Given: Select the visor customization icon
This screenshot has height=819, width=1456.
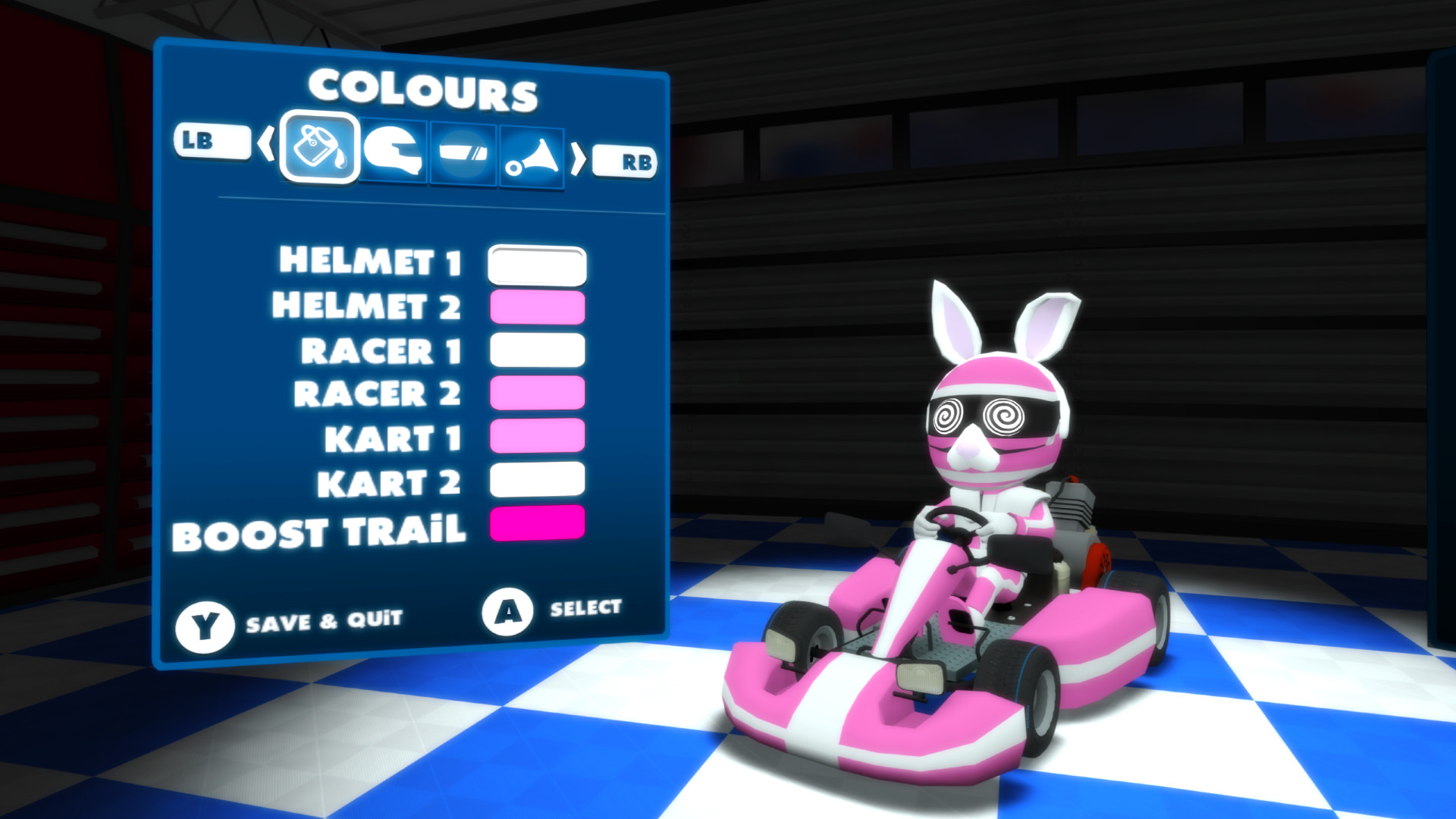Looking at the screenshot, I should pos(462,150).
